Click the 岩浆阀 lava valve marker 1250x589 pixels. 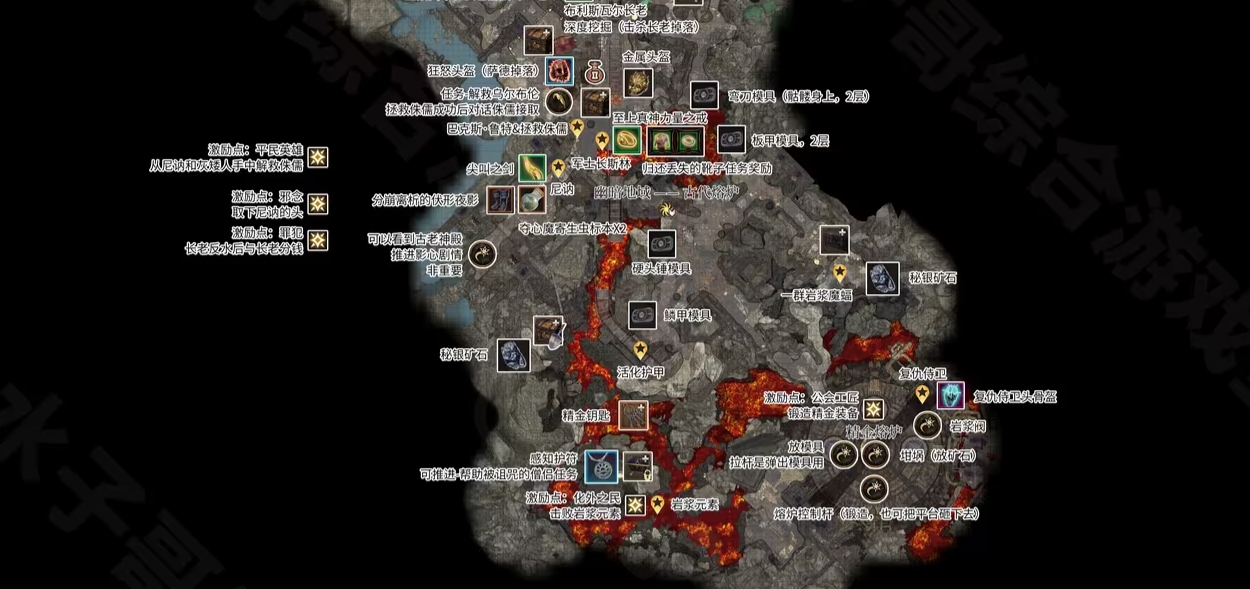pos(927,426)
